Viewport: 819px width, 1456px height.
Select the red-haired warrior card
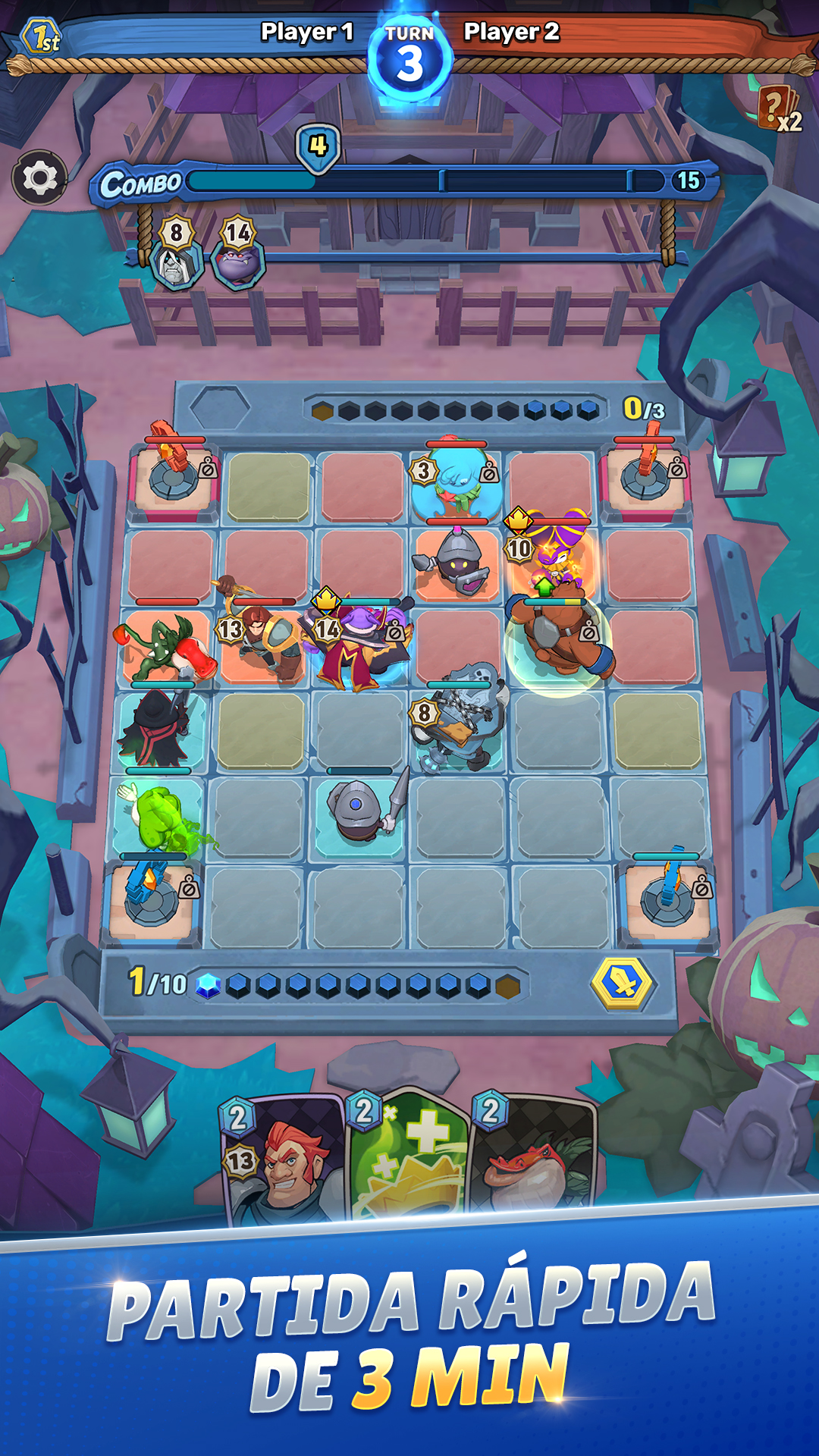tap(281, 1156)
